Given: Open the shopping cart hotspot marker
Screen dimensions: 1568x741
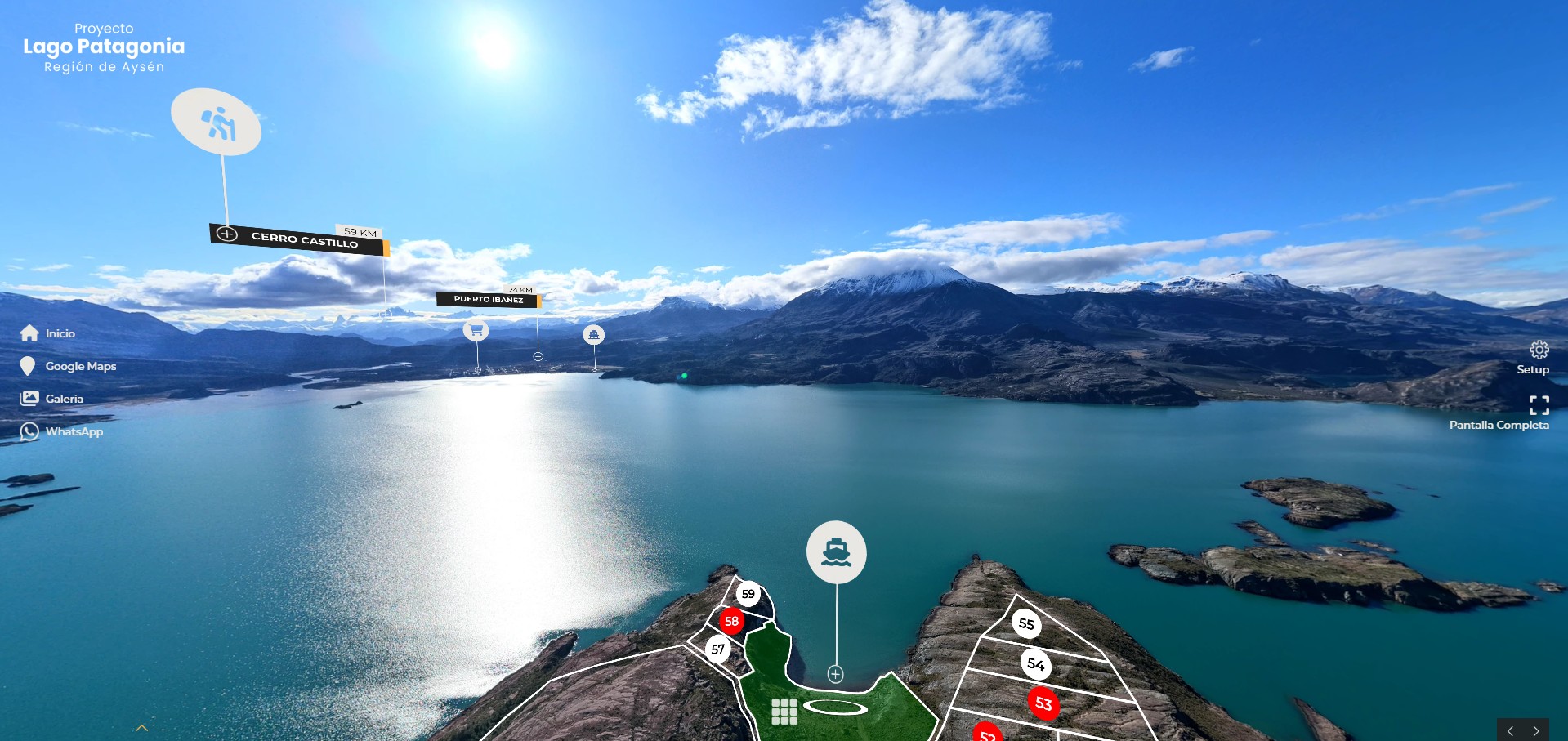Looking at the screenshot, I should point(476,330).
